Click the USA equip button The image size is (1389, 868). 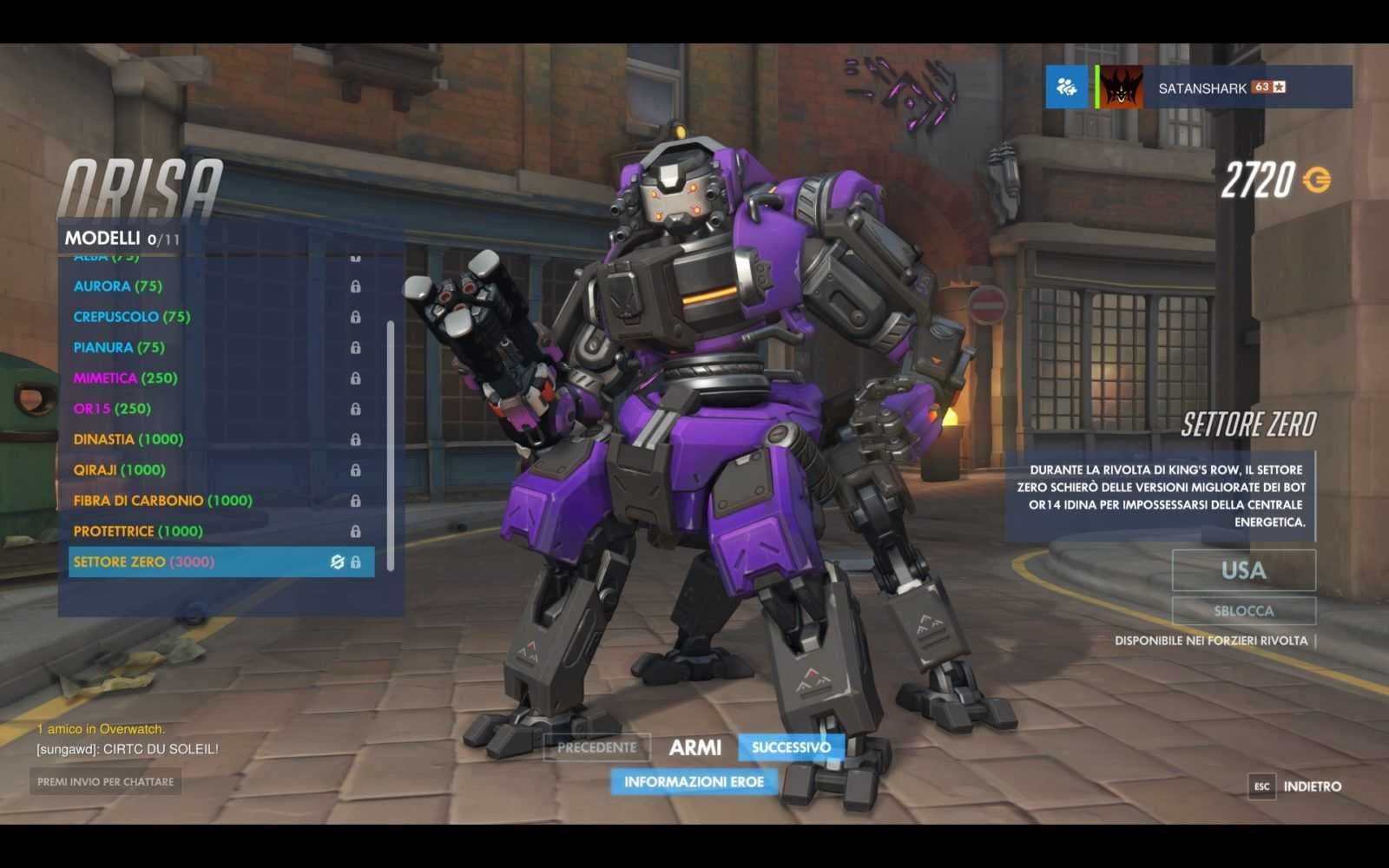click(1243, 570)
